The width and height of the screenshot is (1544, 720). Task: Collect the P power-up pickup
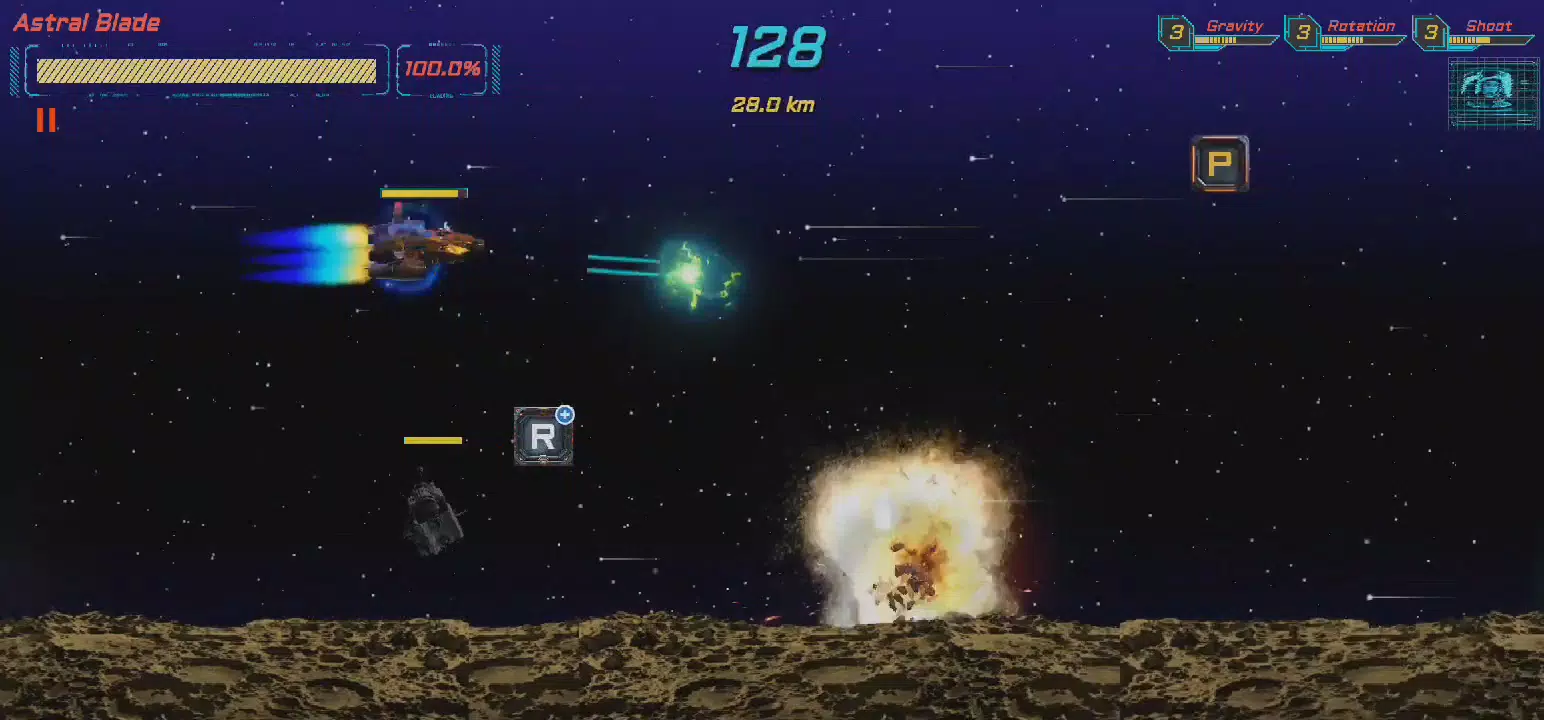click(1219, 164)
